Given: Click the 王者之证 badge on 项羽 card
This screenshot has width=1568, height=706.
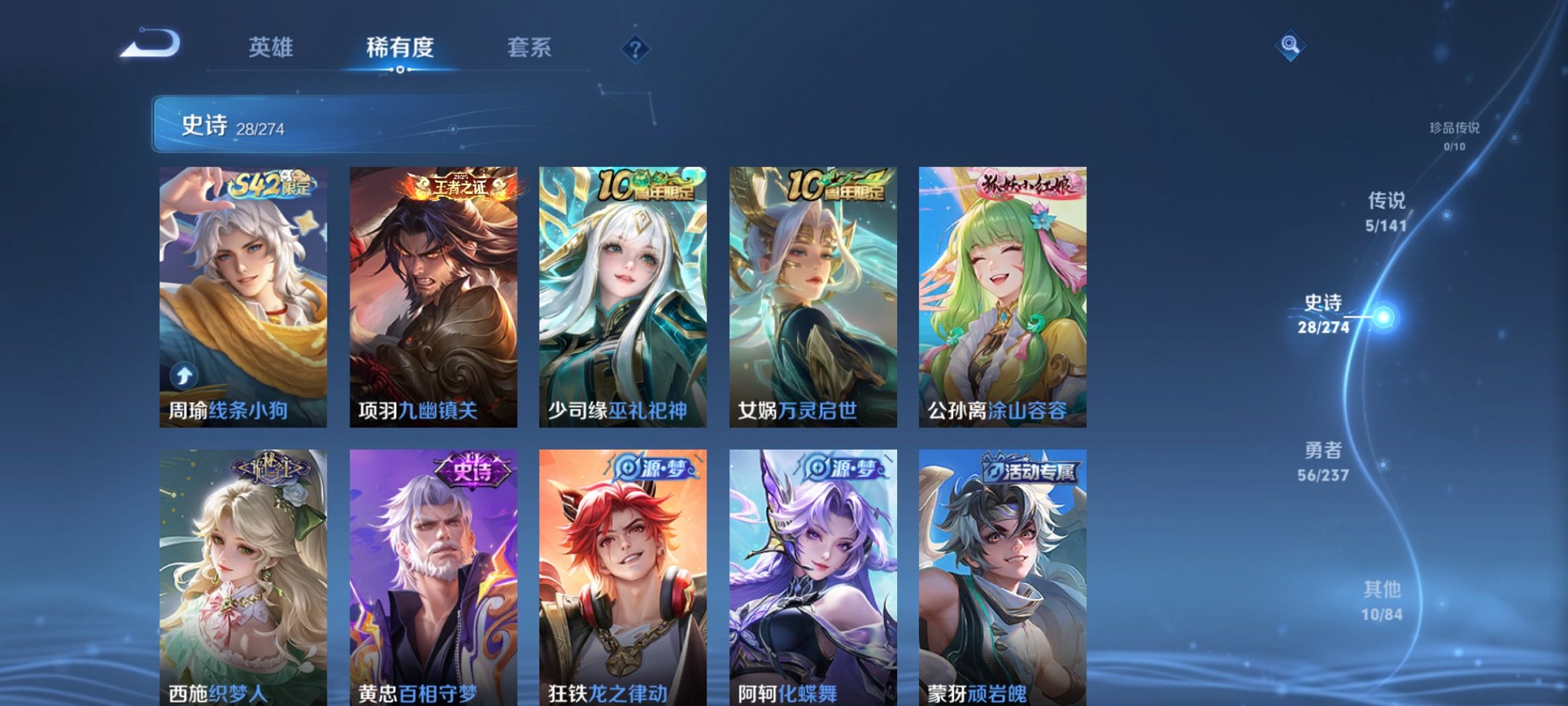Looking at the screenshot, I should [x=461, y=187].
